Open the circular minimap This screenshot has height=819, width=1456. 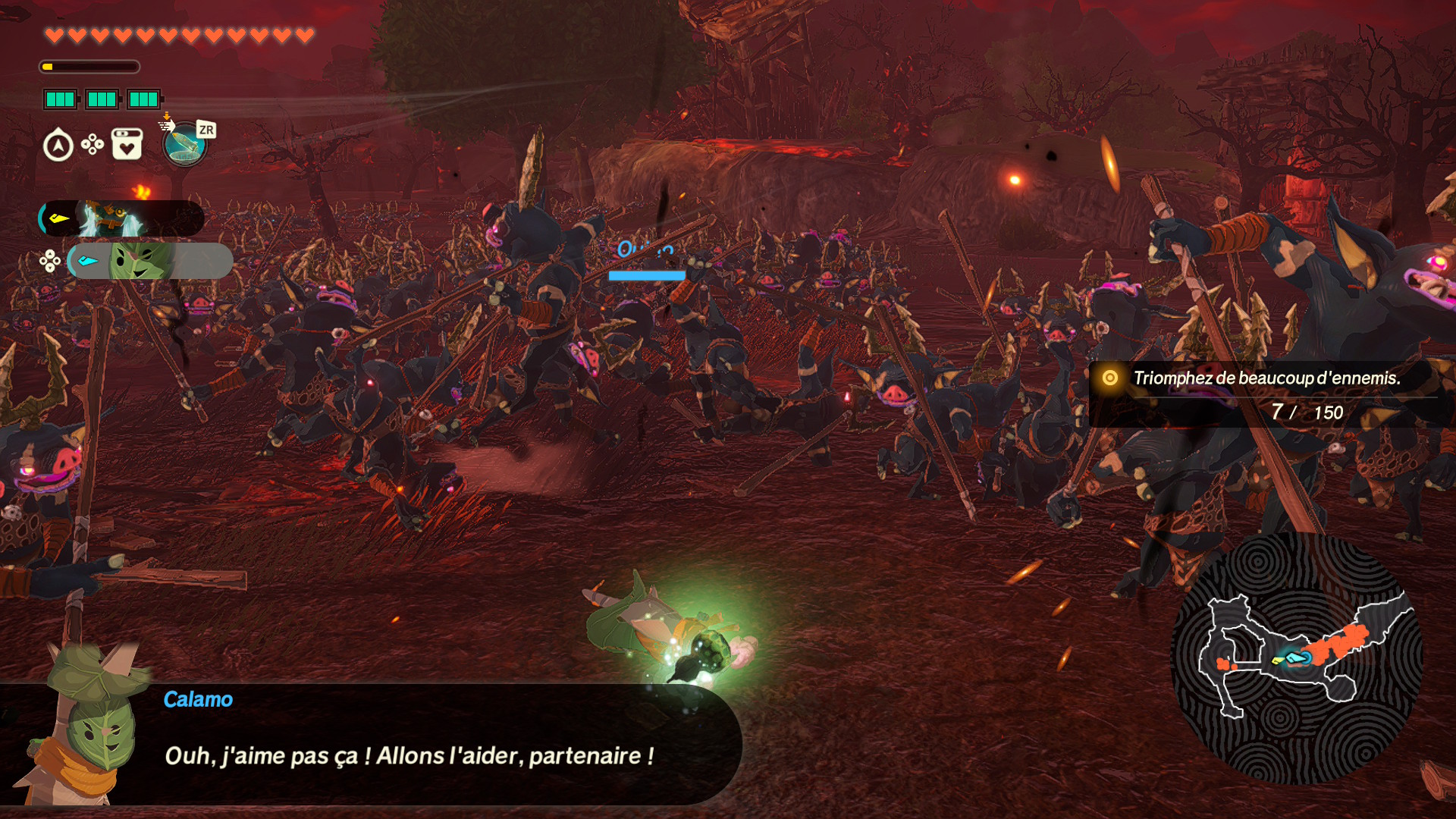tap(1297, 658)
